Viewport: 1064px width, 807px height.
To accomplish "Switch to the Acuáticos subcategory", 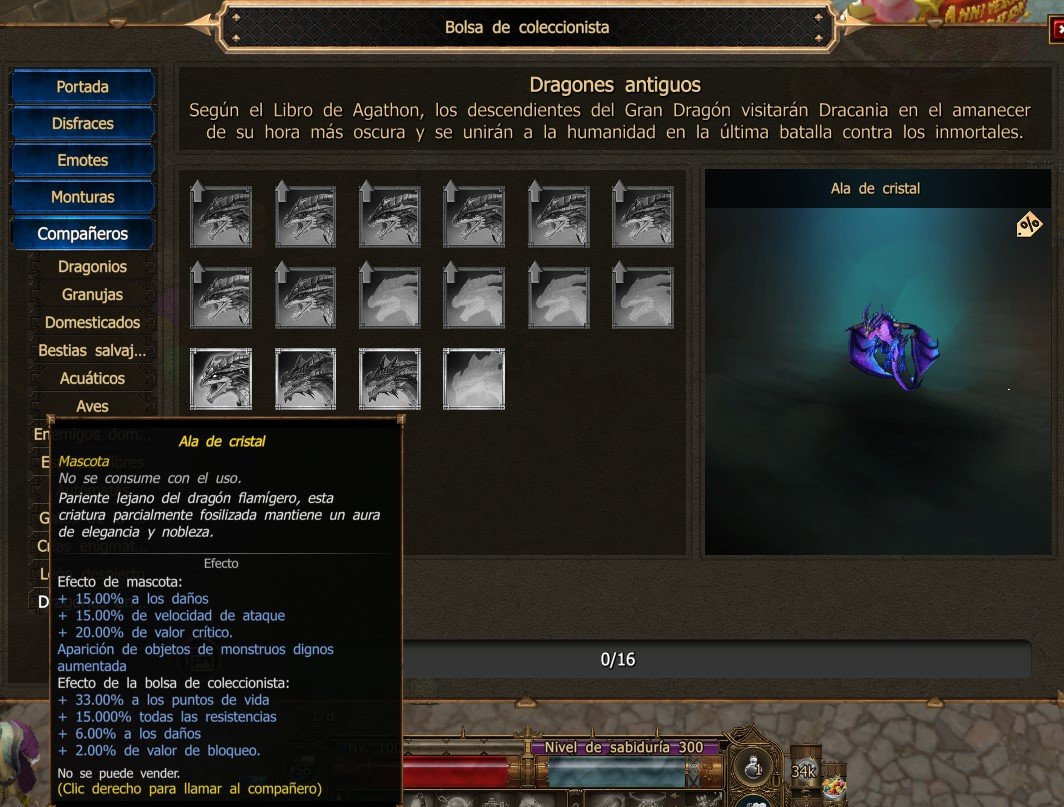I will coord(92,379).
